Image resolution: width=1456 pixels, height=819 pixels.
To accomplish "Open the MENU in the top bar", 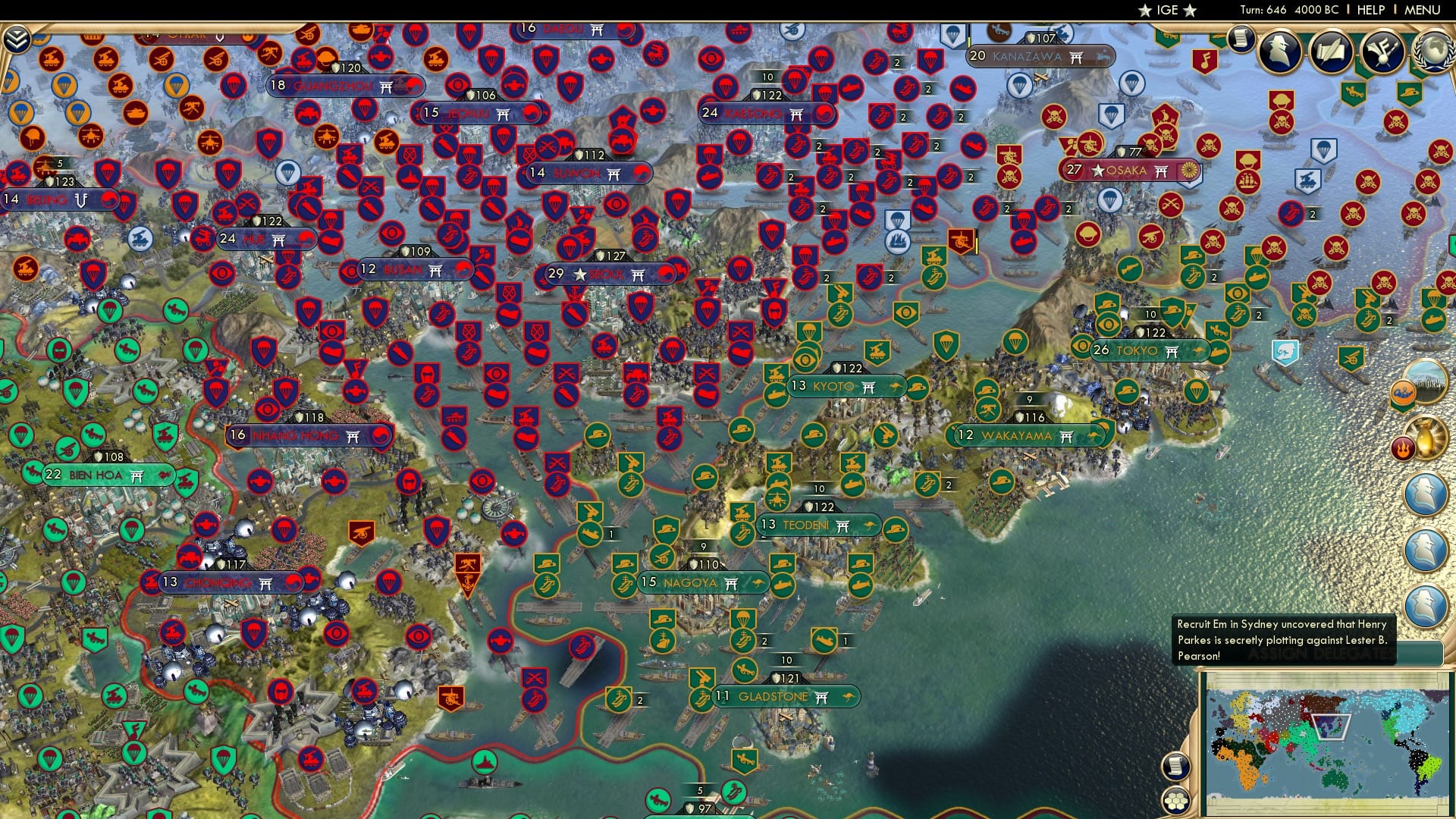I will point(1424,10).
